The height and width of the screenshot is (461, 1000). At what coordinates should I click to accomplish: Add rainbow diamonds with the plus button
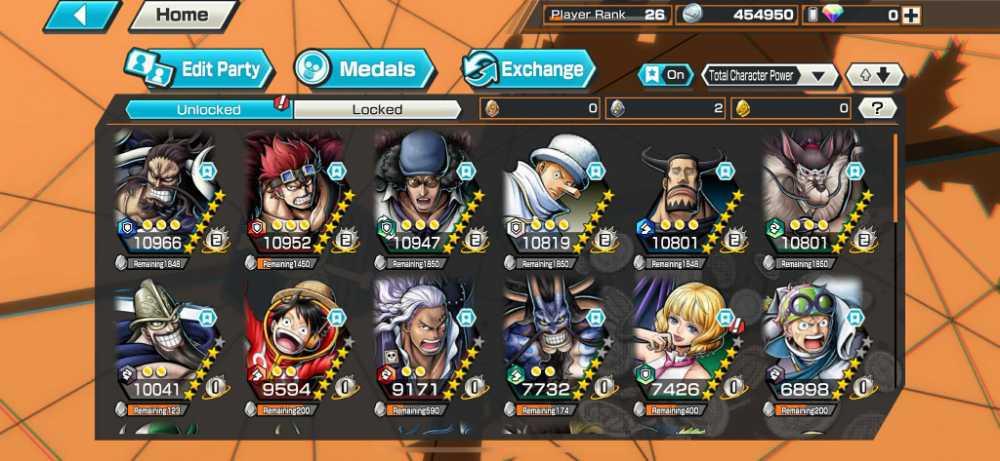point(911,15)
